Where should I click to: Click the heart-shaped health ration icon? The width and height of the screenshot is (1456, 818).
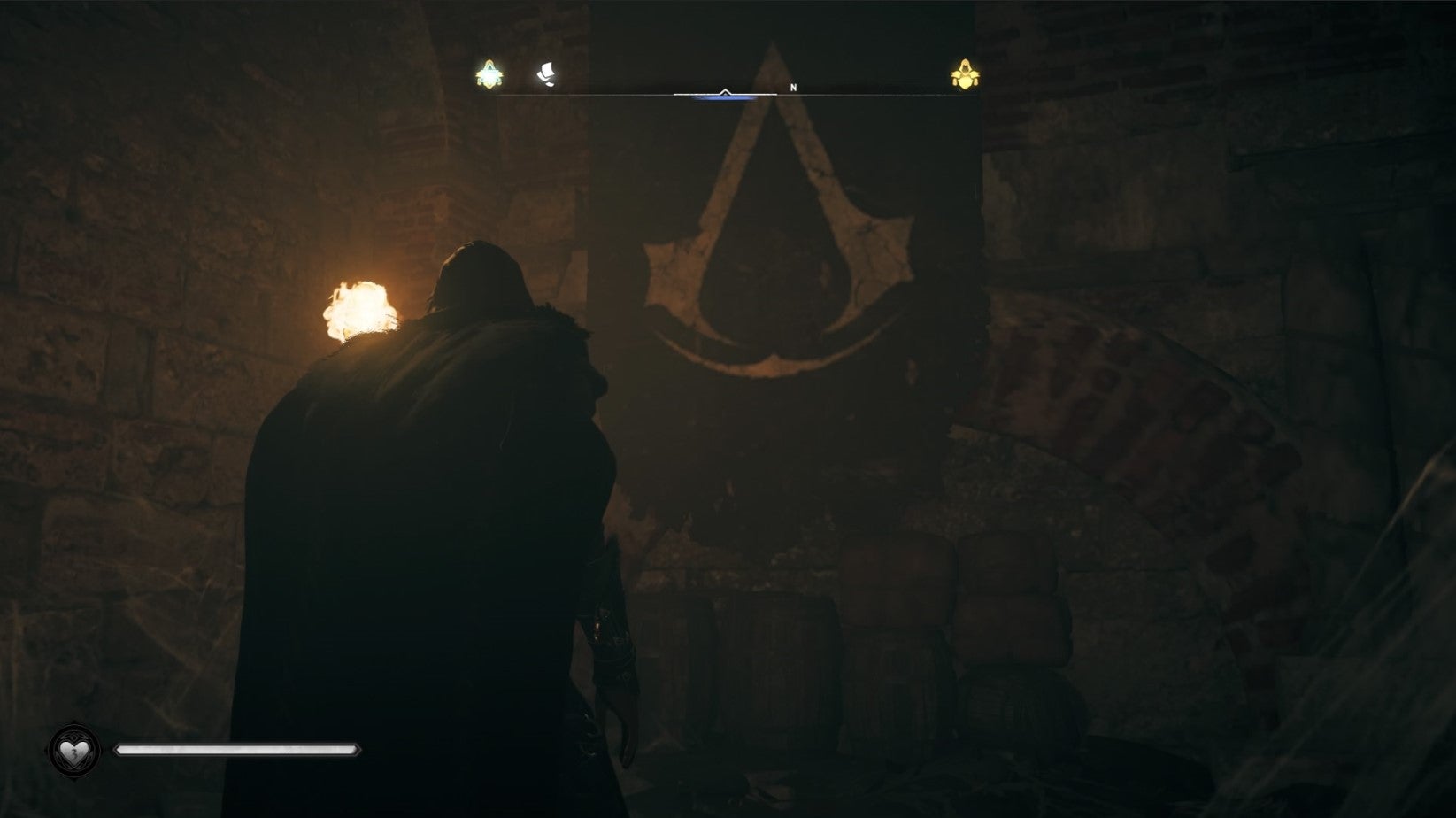click(73, 752)
